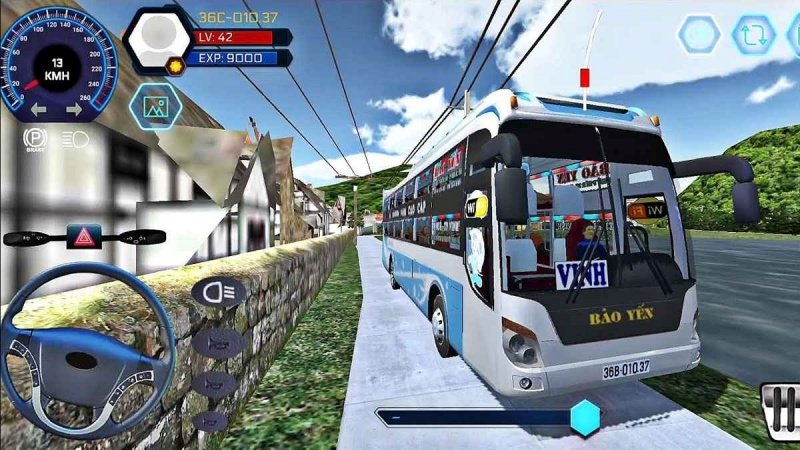800x450 pixels.
Task: Toggle the headlight beam oval button
Action: (x=219, y=291)
